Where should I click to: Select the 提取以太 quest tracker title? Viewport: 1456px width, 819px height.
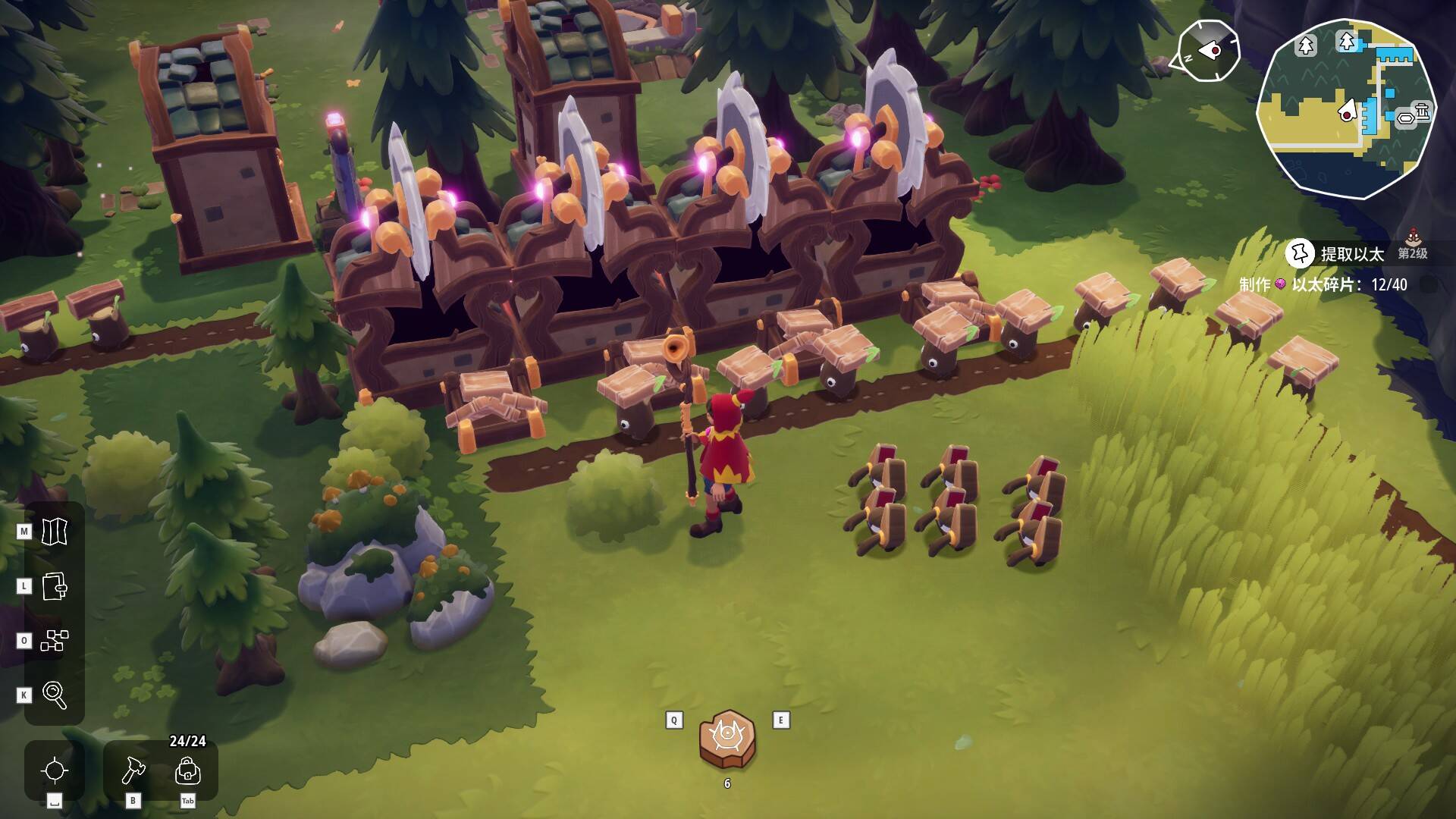pos(1352,254)
